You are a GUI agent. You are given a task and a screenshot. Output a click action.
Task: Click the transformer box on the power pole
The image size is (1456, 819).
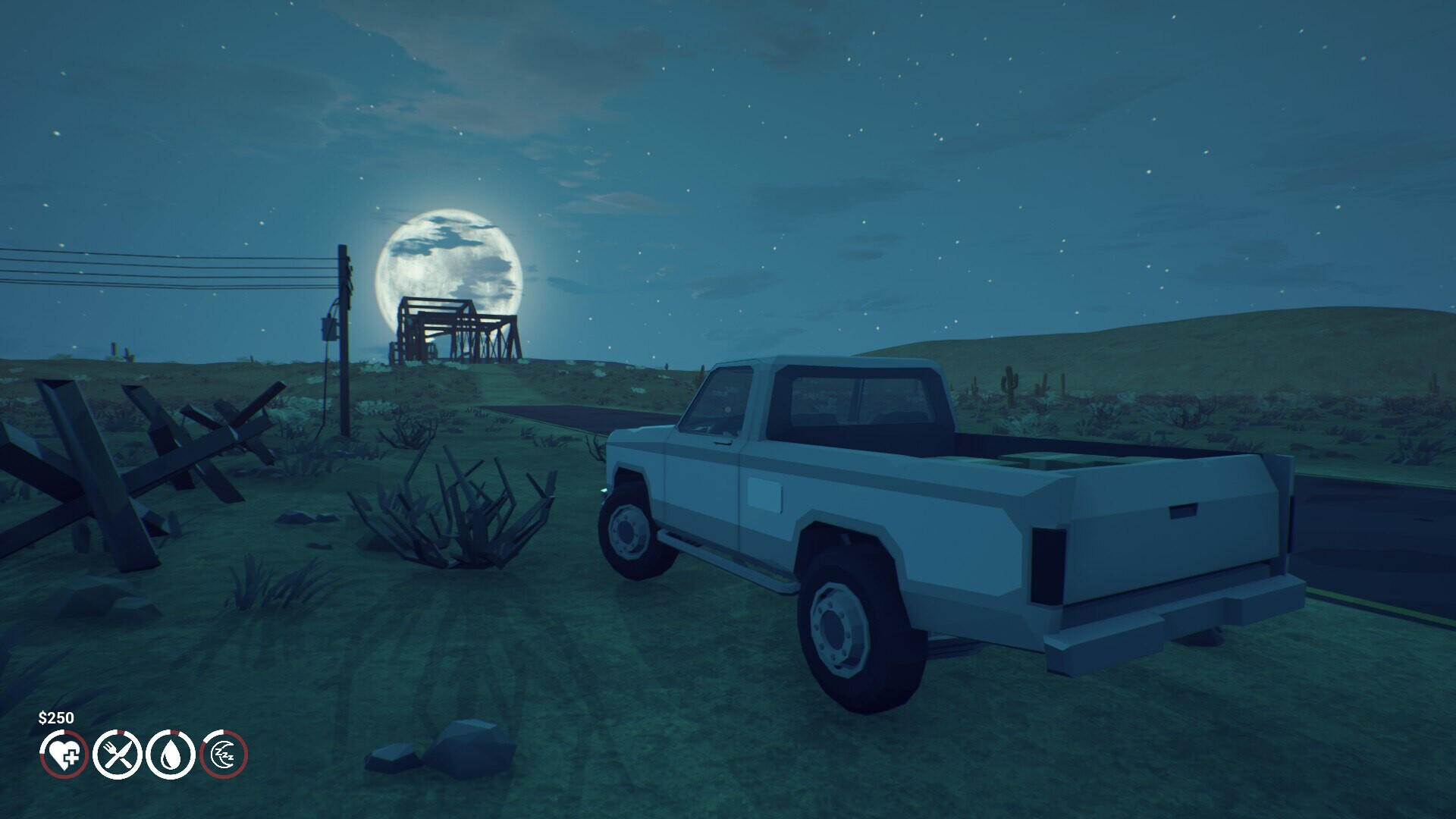330,328
